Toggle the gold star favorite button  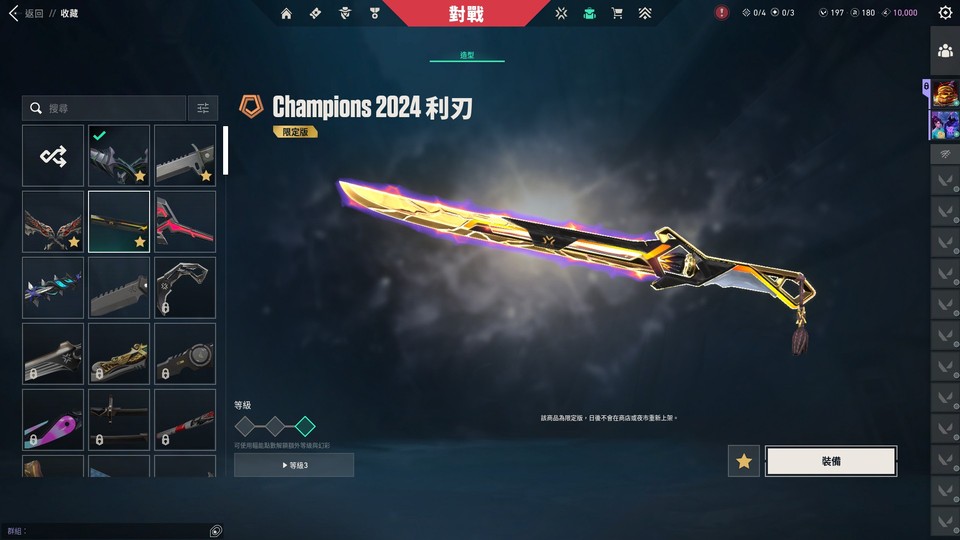click(x=743, y=461)
